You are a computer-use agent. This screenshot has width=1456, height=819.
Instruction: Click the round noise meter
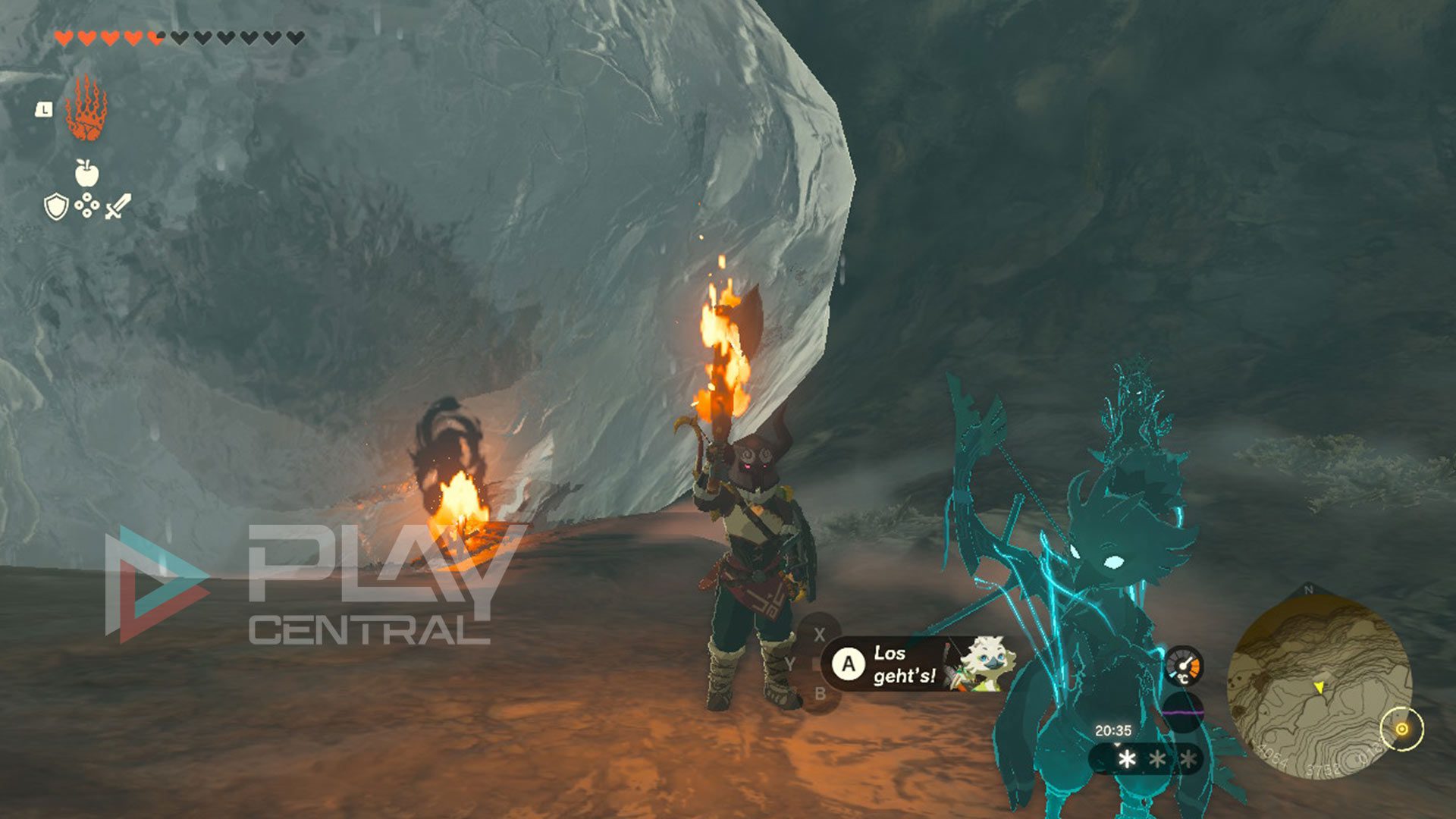pyautogui.click(x=1183, y=713)
